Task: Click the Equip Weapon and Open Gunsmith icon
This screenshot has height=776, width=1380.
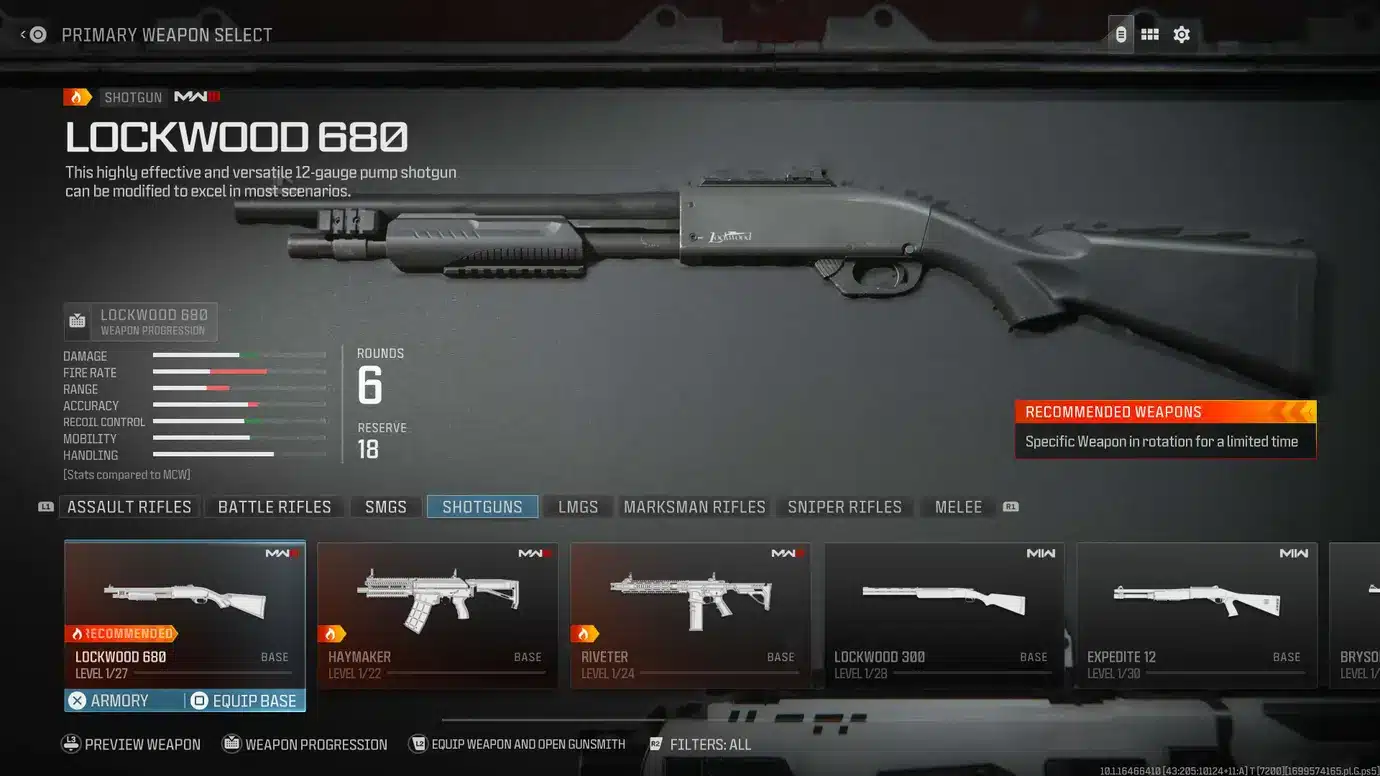Action: point(418,744)
